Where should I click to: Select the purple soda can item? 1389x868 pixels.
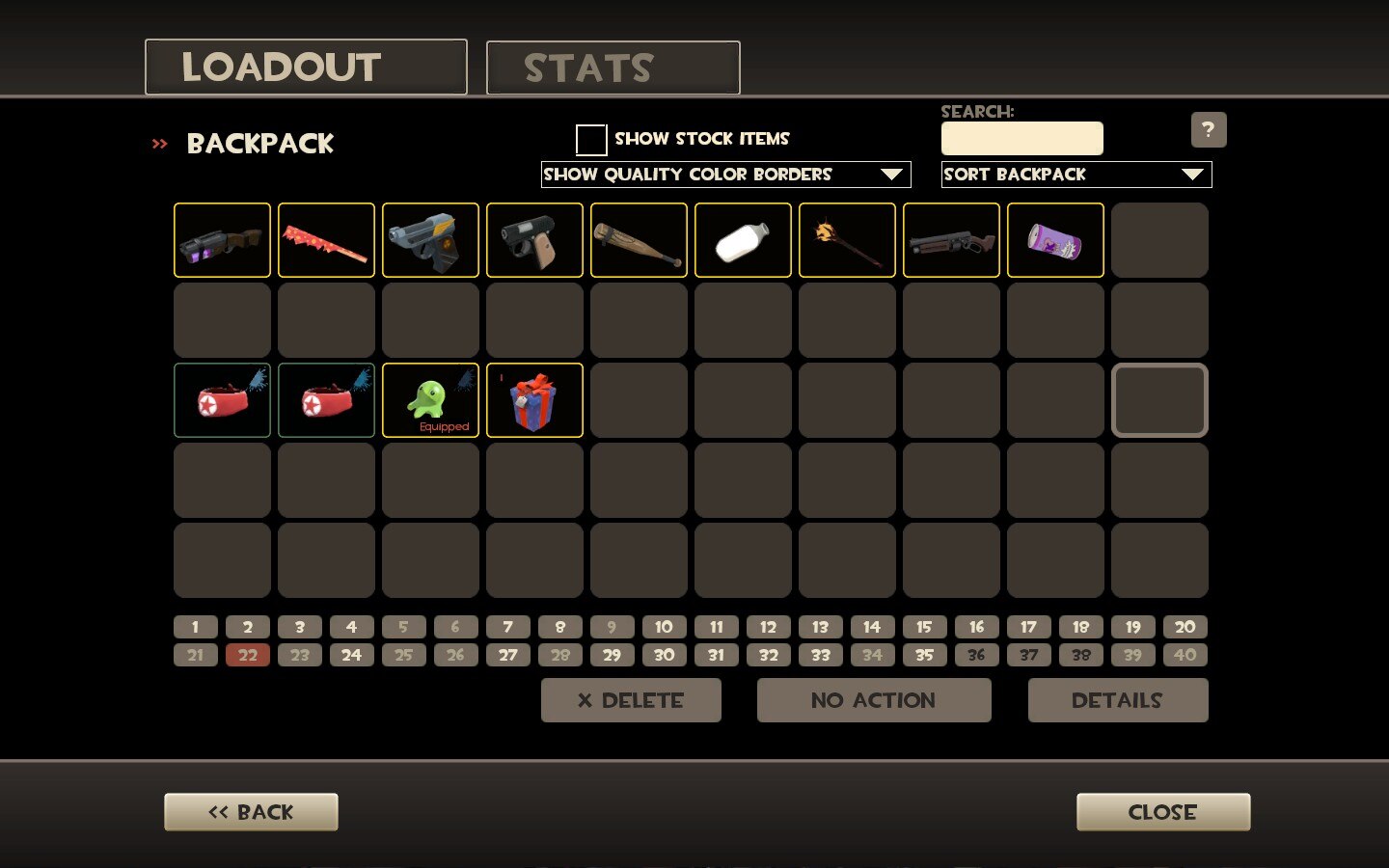(x=1055, y=240)
